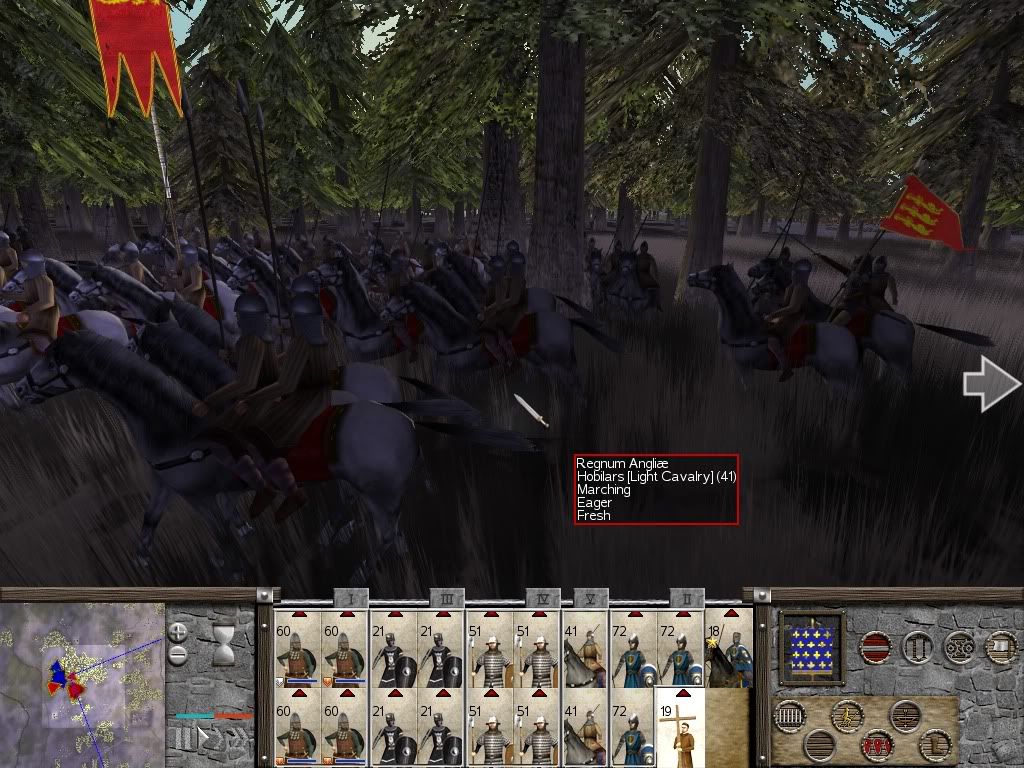Screen dimensions: 1024x768
Task: Select unit group tab I
Action: click(351, 597)
